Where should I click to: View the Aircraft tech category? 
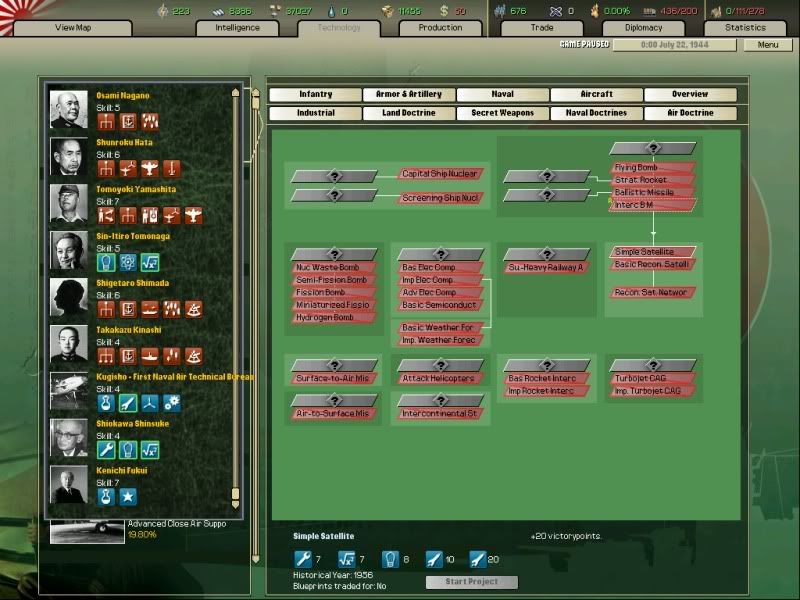(x=596, y=95)
